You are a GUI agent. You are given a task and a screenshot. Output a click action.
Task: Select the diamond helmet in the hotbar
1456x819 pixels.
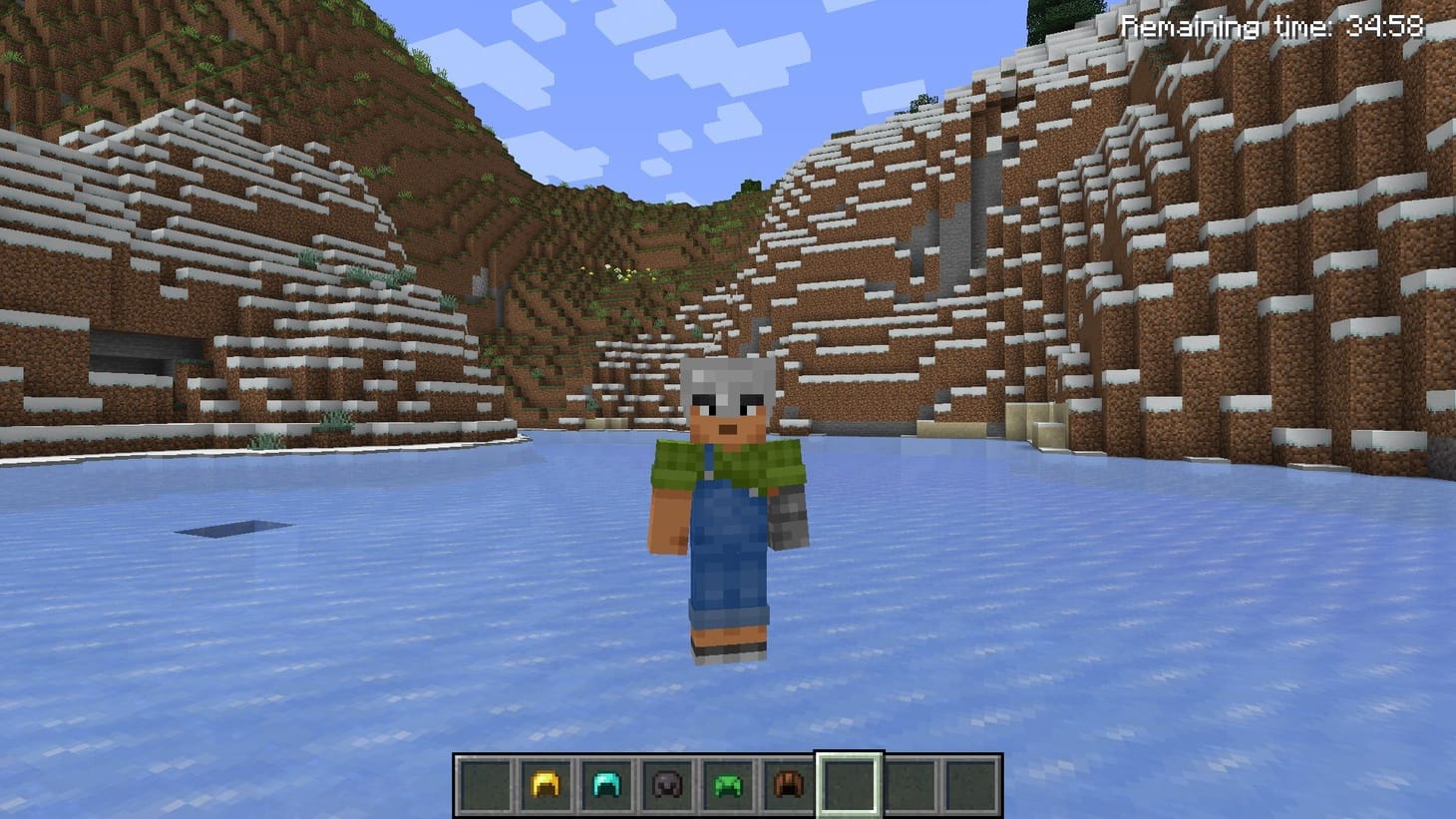(605, 784)
